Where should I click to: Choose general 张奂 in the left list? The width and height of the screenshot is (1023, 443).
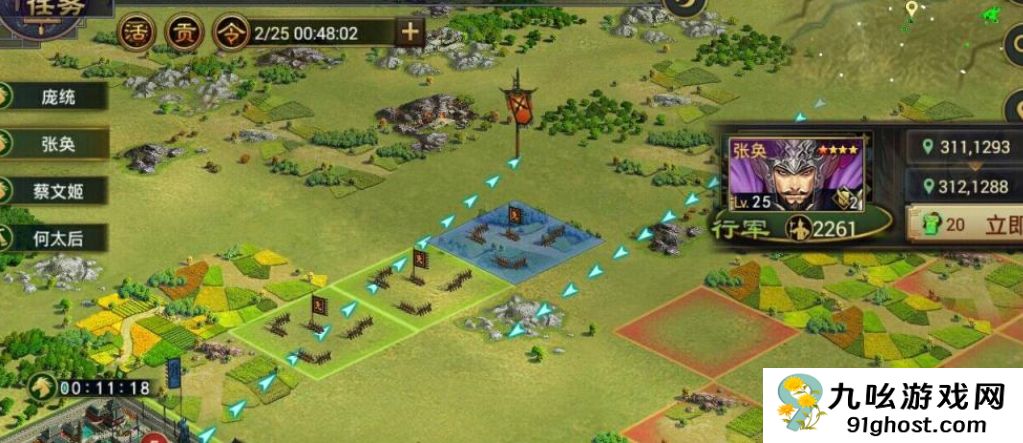[57, 143]
